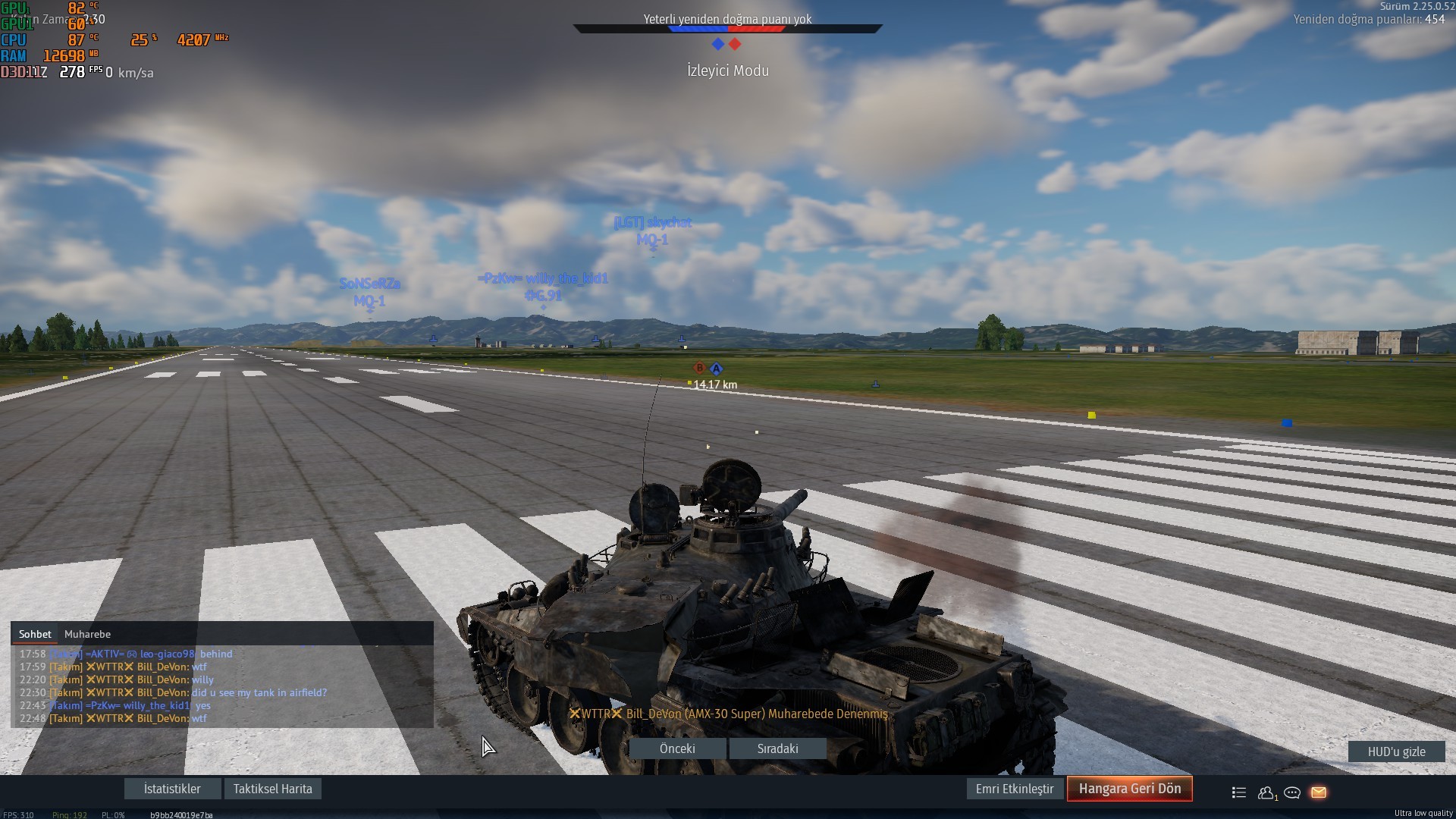Open the squad/friends icon
The width and height of the screenshot is (1456, 819).
point(1266,792)
